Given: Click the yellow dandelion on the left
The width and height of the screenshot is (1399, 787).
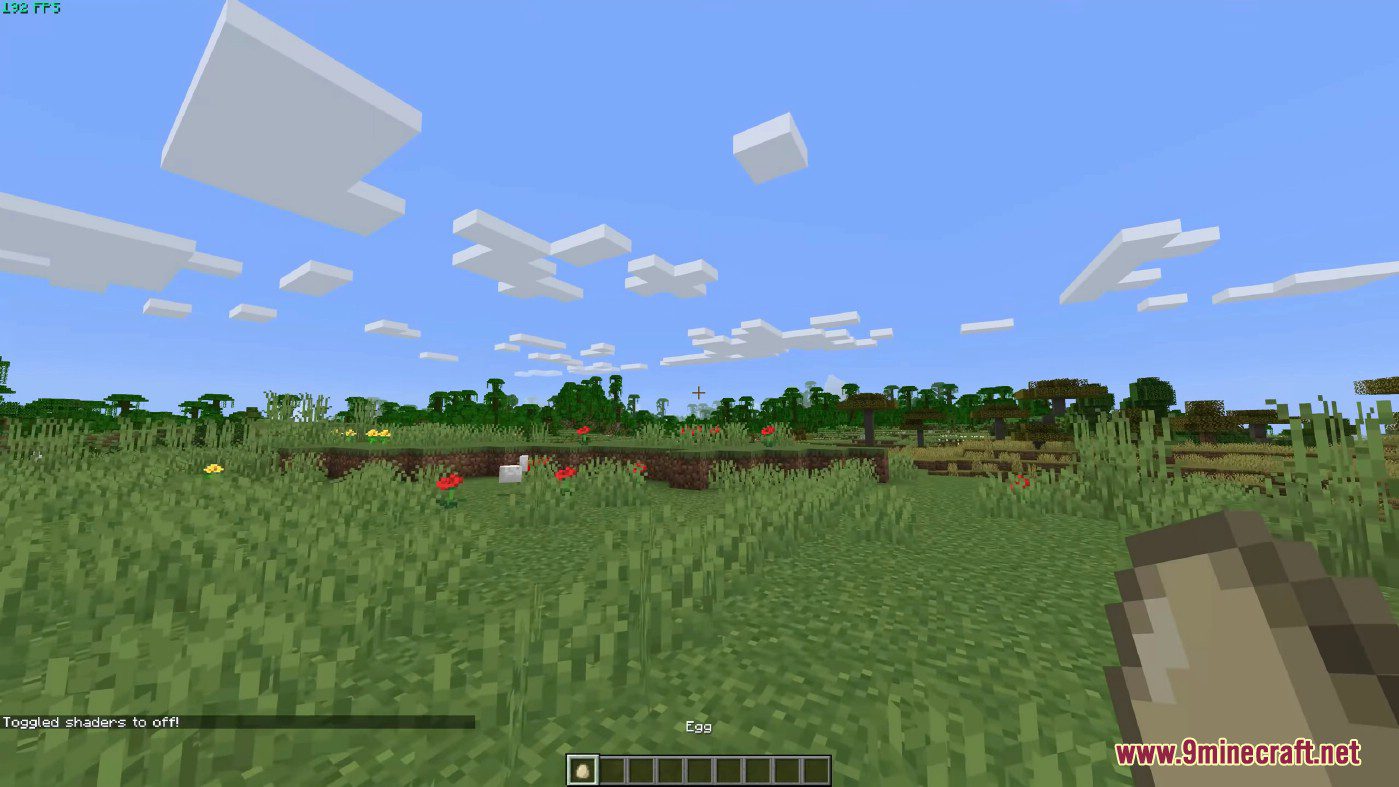Looking at the screenshot, I should tap(213, 467).
